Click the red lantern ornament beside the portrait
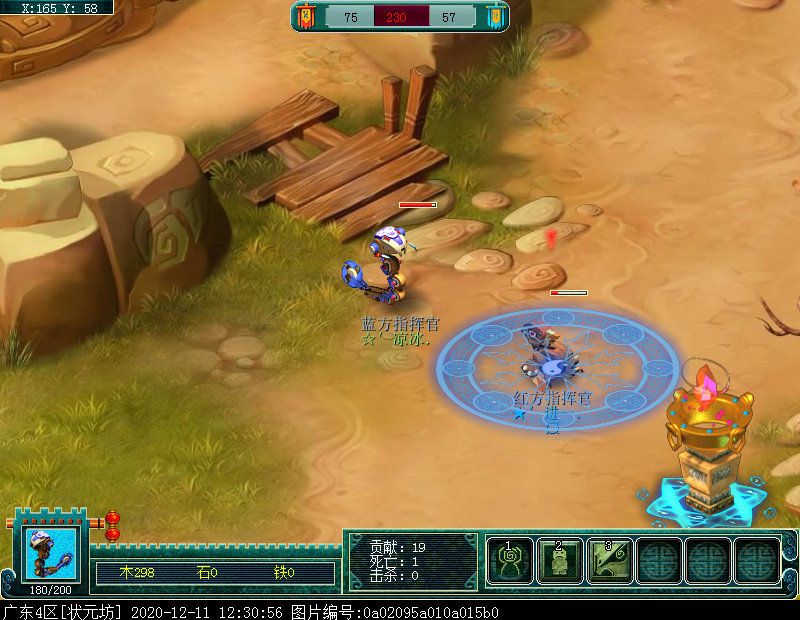The image size is (800, 620). coord(113,525)
